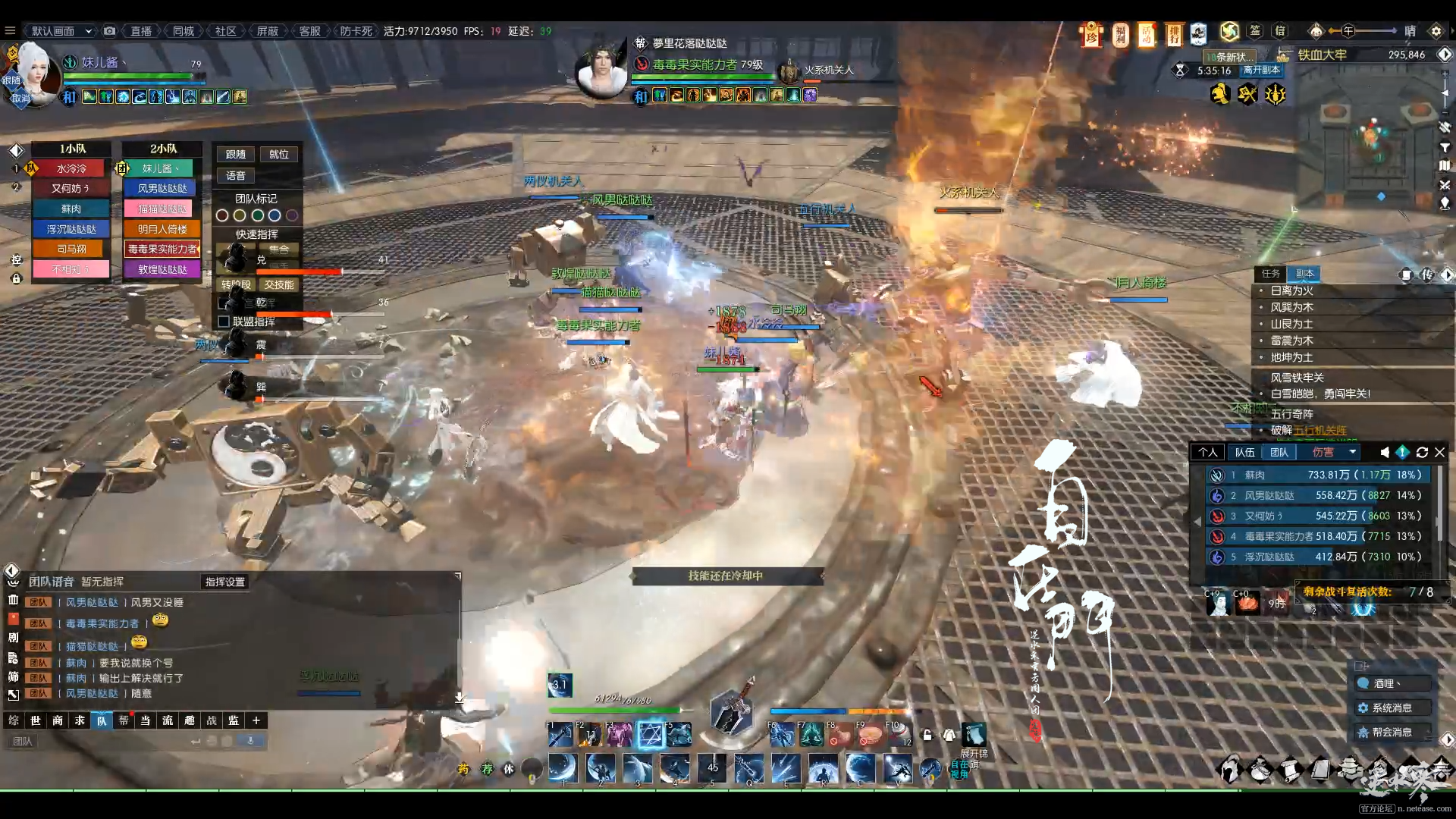Select the 世 world chat channel tab
The image size is (1456, 819).
click(x=36, y=720)
